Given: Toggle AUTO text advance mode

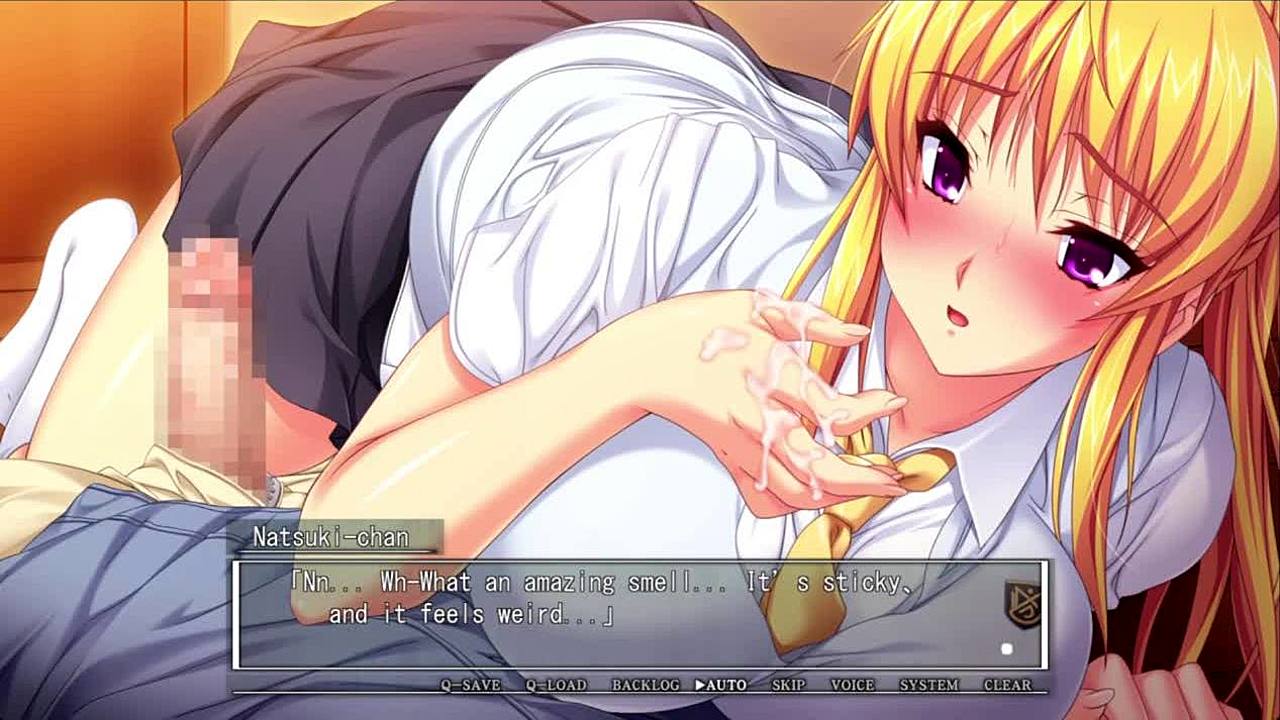Looking at the screenshot, I should pyautogui.click(x=721, y=685).
